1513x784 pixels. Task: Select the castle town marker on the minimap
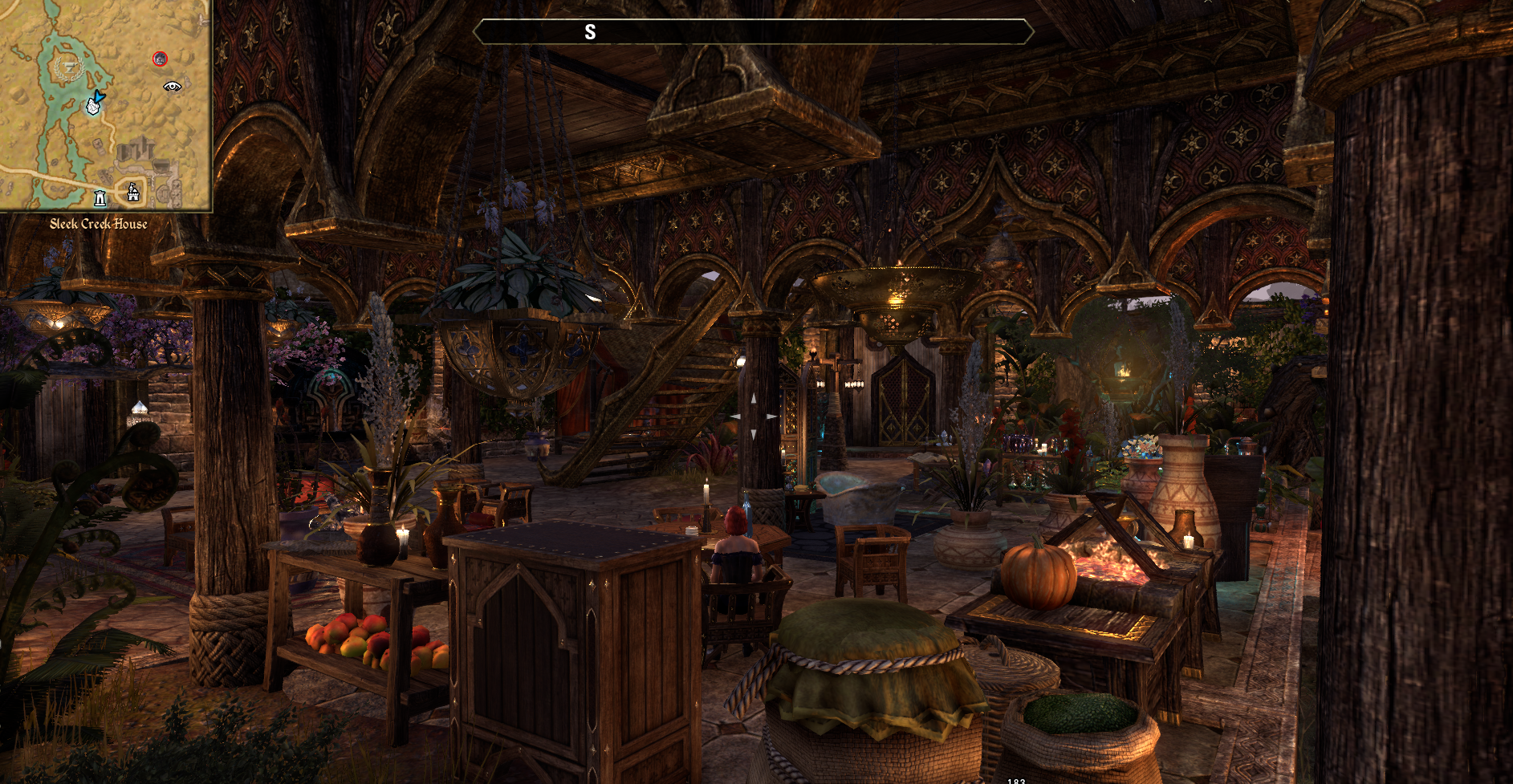[x=133, y=192]
